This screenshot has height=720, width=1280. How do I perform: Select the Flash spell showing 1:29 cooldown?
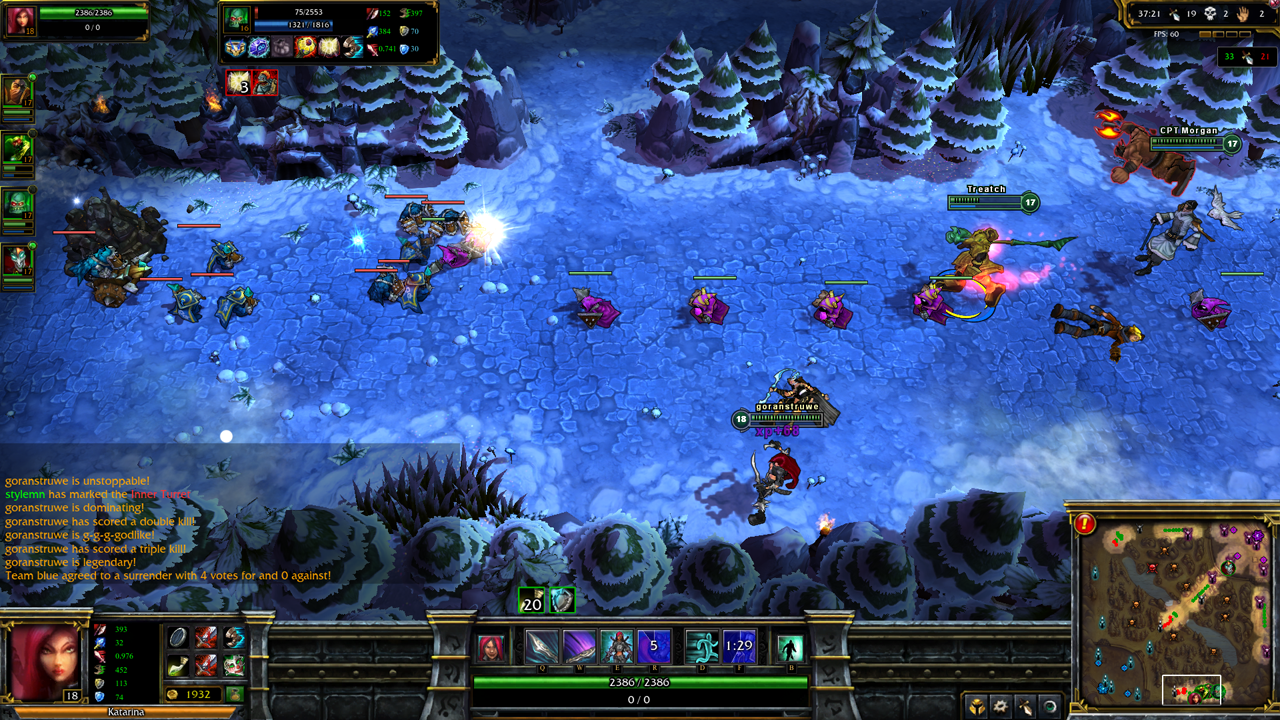point(740,647)
